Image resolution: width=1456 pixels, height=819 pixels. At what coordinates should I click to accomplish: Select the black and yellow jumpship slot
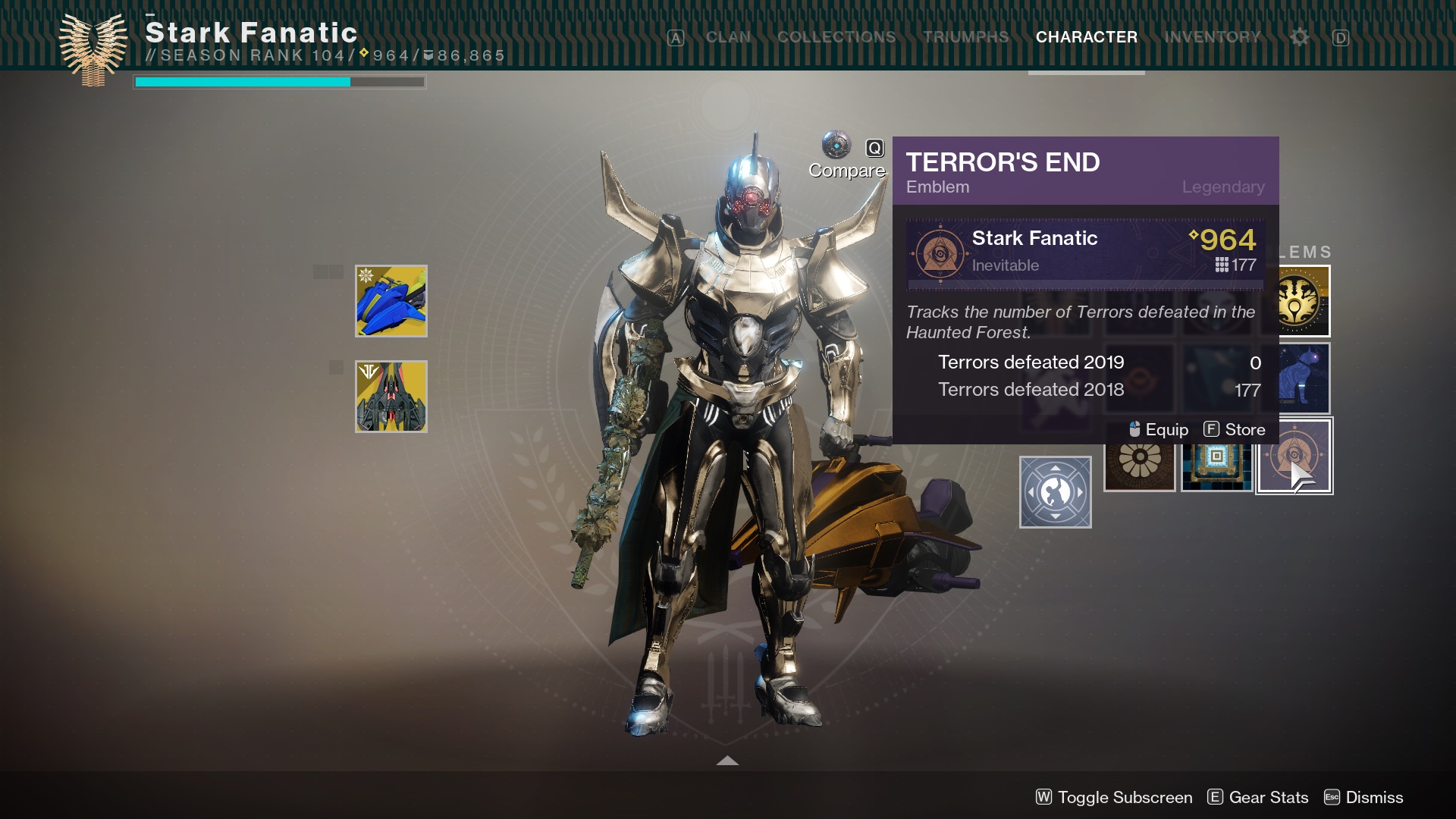pyautogui.click(x=391, y=397)
